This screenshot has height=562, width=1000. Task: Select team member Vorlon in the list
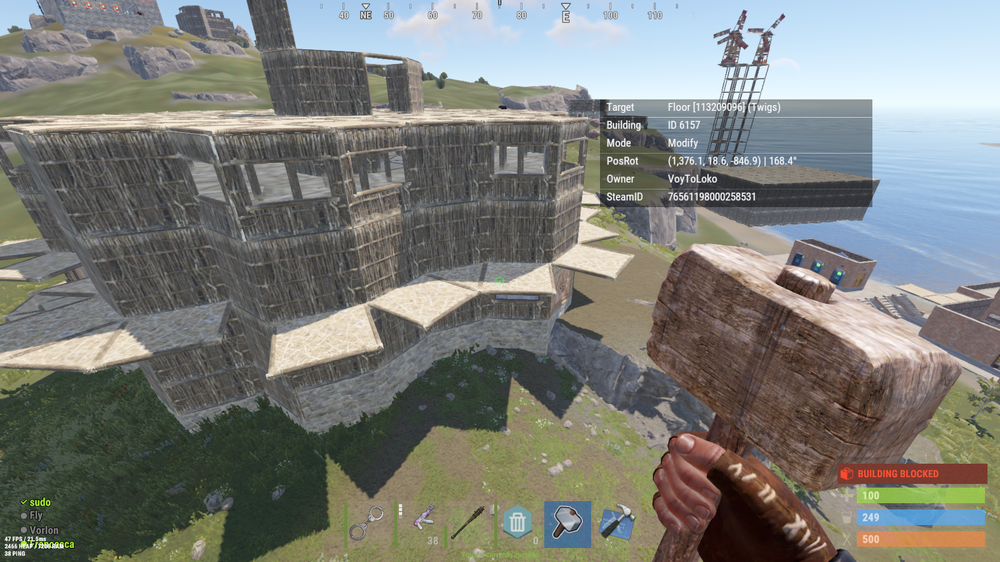(x=44, y=530)
